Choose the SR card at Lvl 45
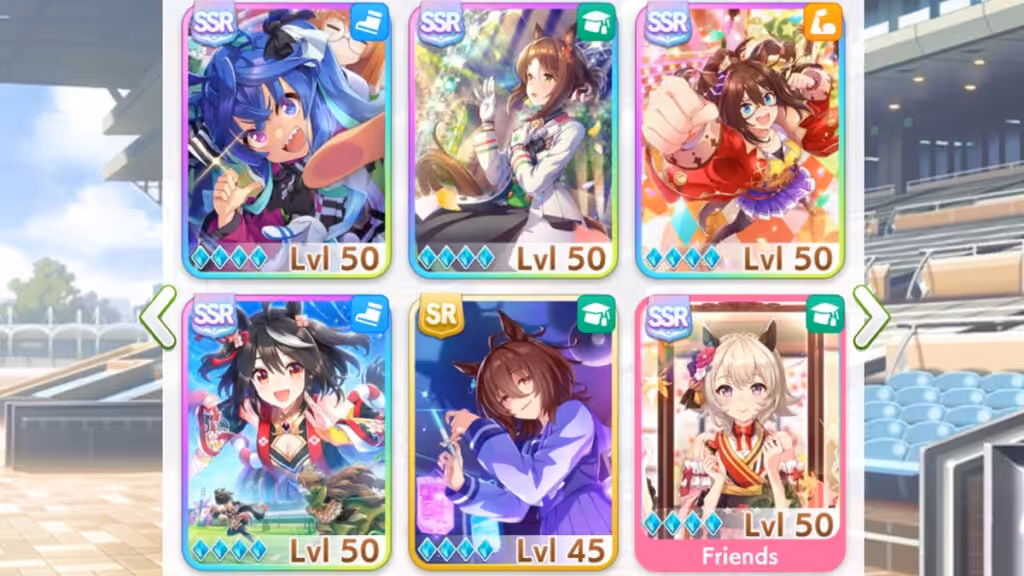1024x576 pixels. point(513,432)
